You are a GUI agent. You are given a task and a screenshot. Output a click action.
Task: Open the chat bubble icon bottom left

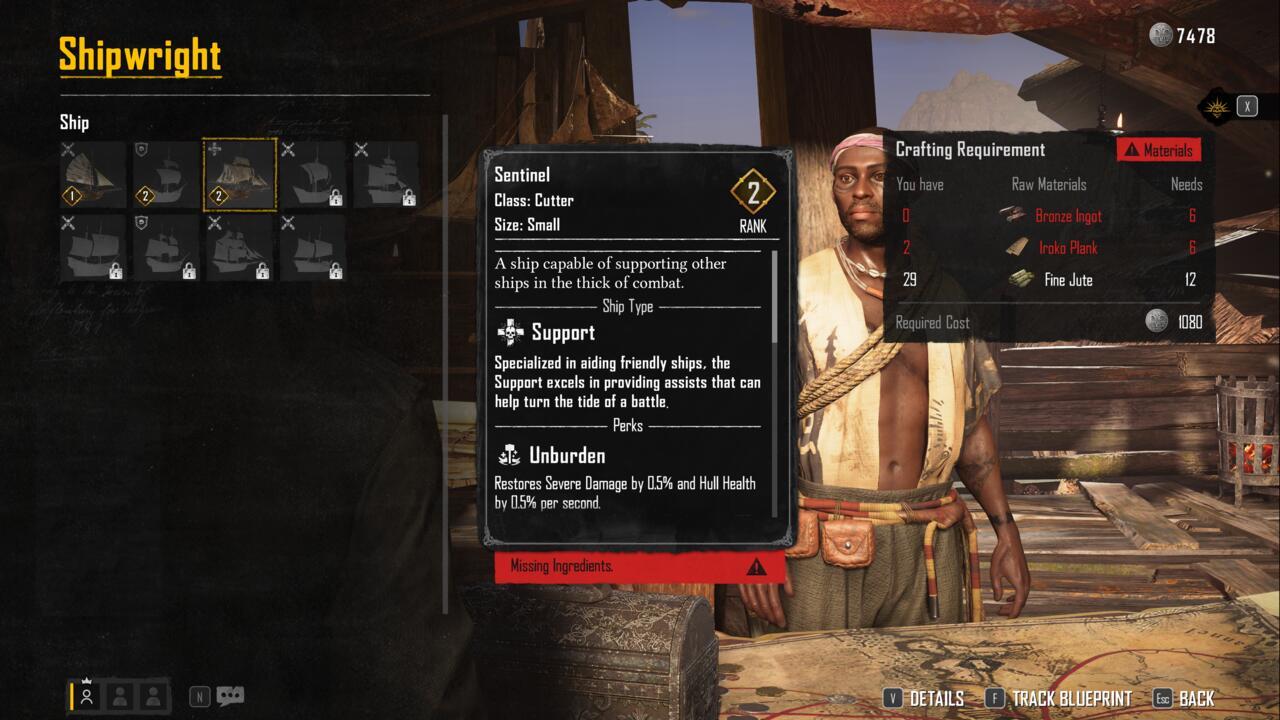tap(230, 695)
